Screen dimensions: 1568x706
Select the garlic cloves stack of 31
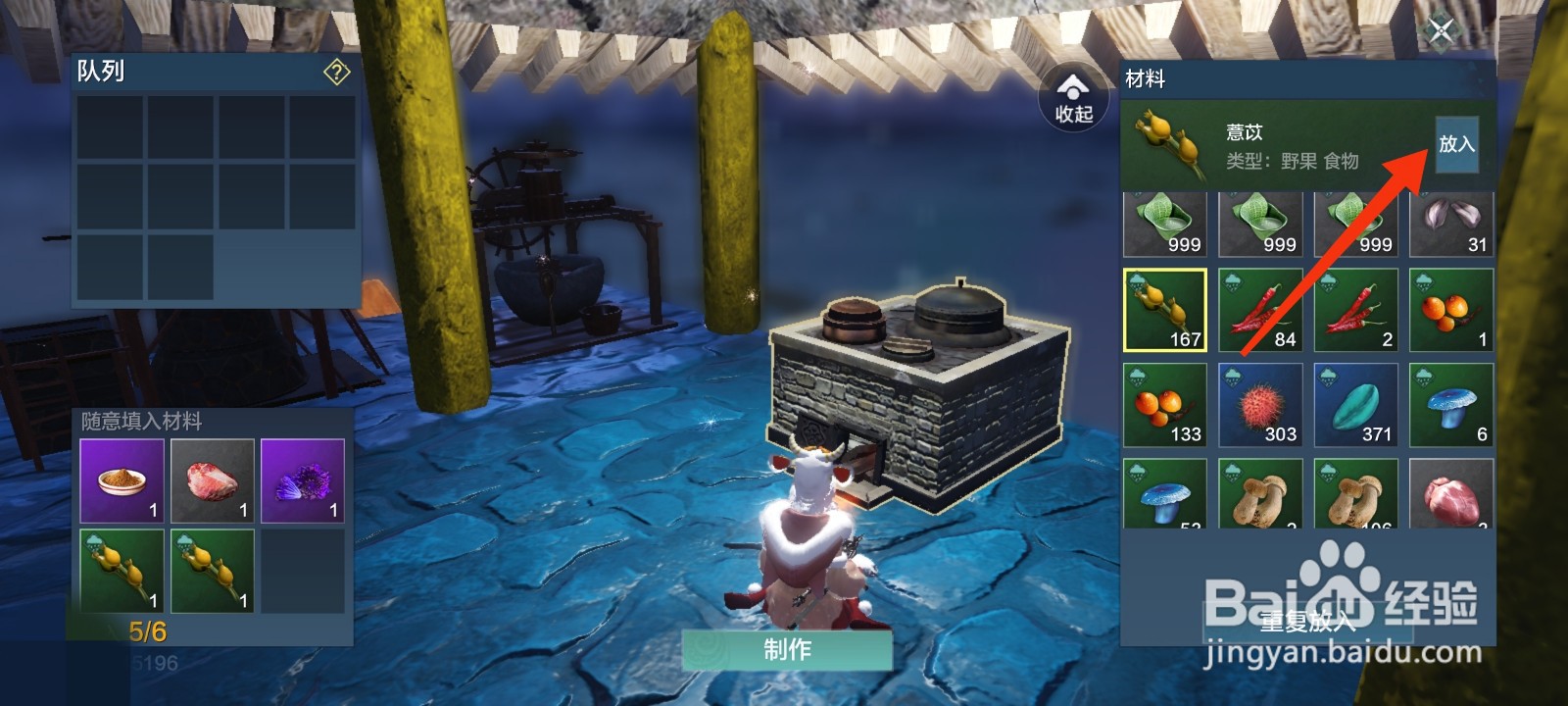coord(1451,225)
